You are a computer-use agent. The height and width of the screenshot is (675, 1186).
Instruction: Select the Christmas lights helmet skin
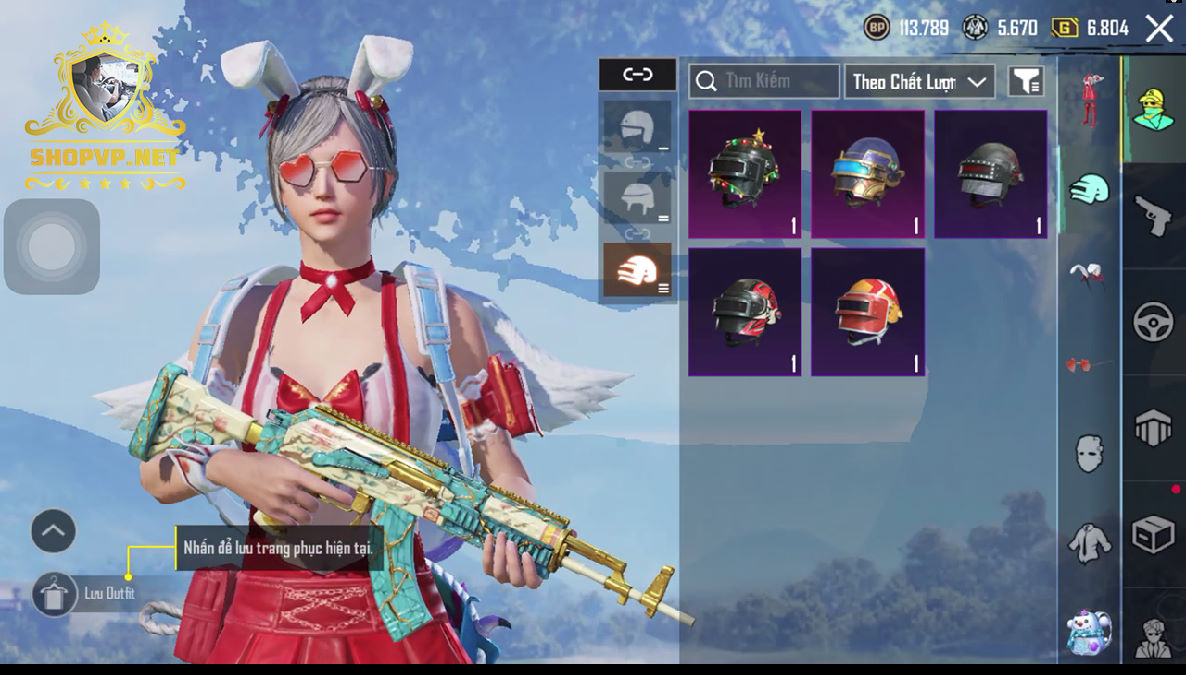[x=744, y=174]
